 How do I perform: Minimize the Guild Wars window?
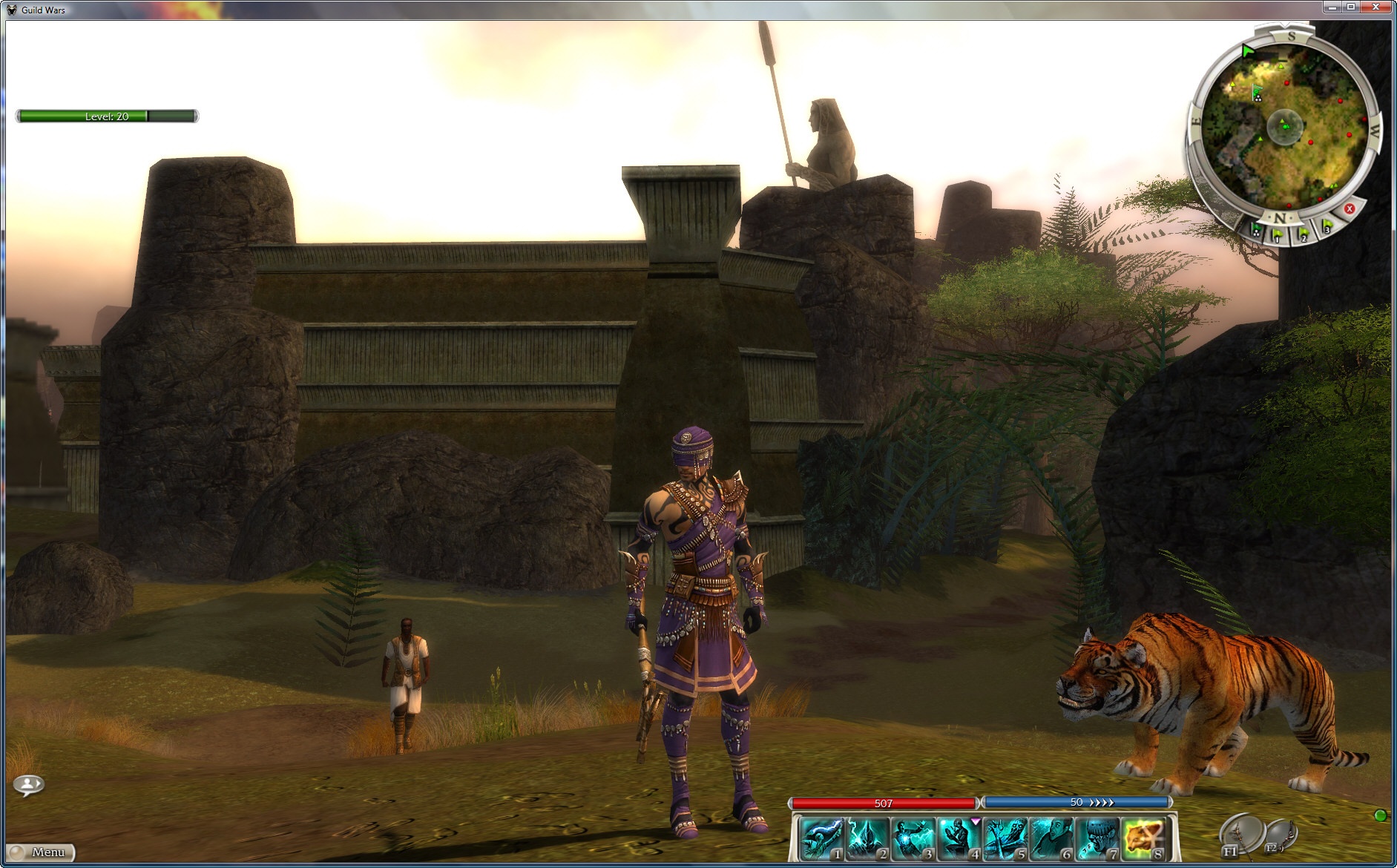pos(1333,7)
